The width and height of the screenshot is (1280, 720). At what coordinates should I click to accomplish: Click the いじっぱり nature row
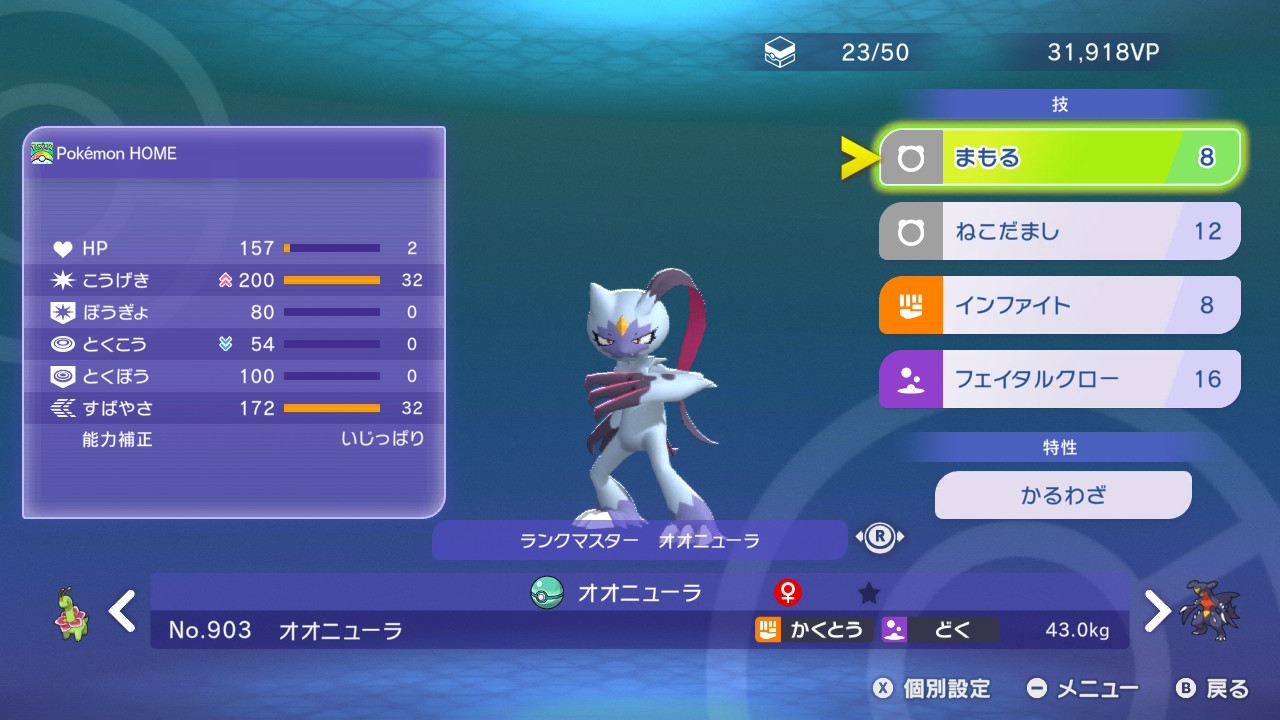coord(236,439)
